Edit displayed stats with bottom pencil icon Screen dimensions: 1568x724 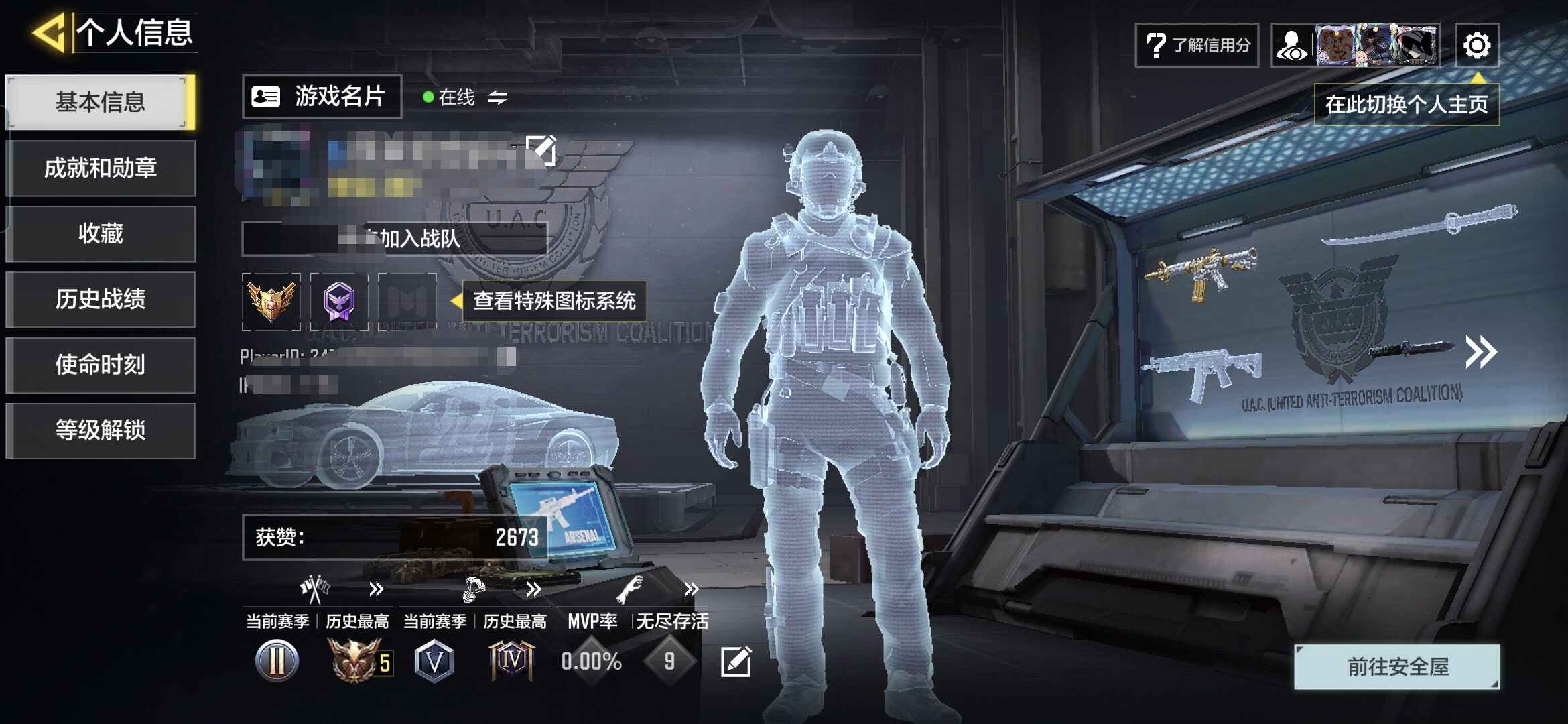point(735,662)
